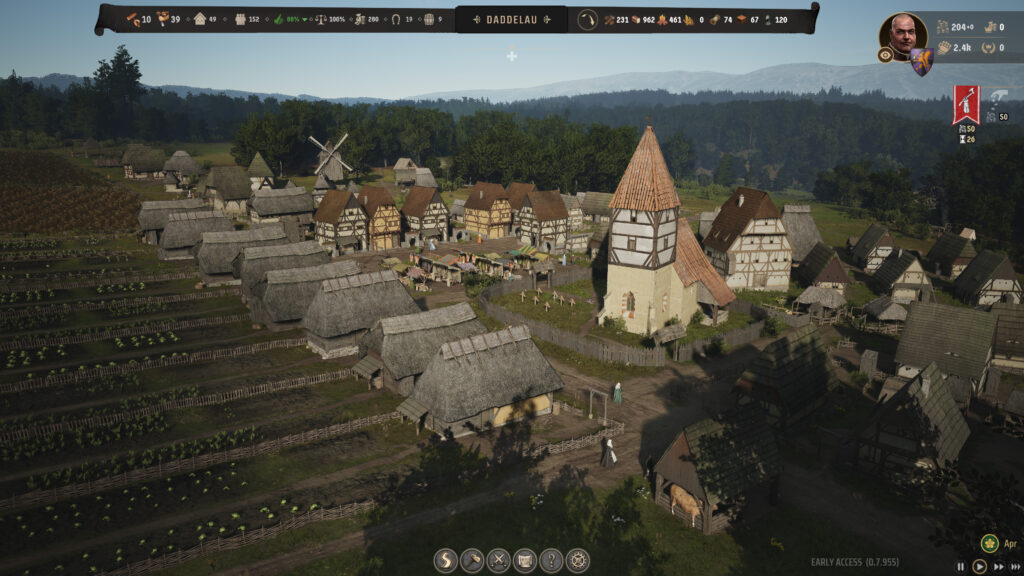Open the crossed swords army panel
Viewport: 1024px width, 576px height.
[x=498, y=561]
